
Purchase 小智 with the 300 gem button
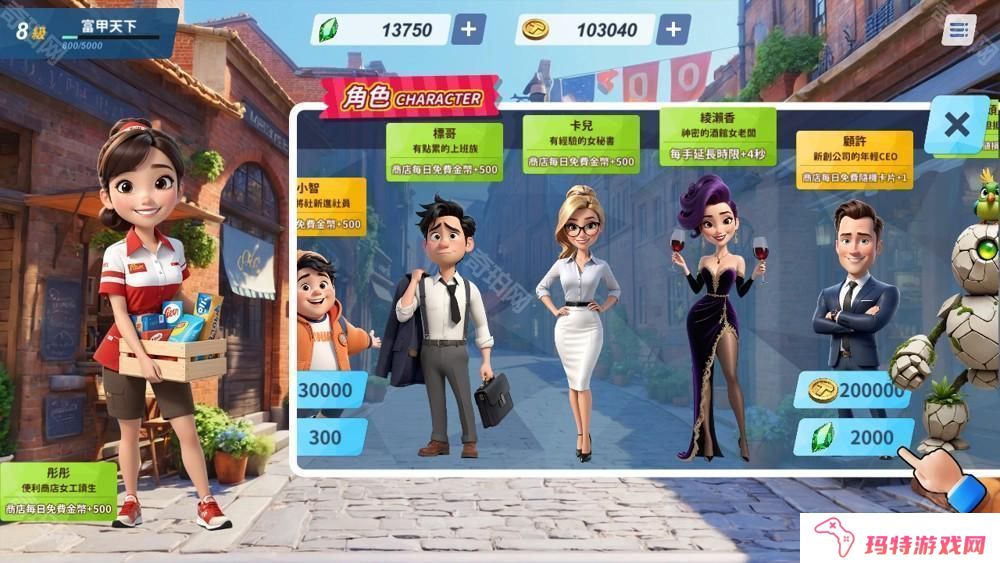click(326, 438)
